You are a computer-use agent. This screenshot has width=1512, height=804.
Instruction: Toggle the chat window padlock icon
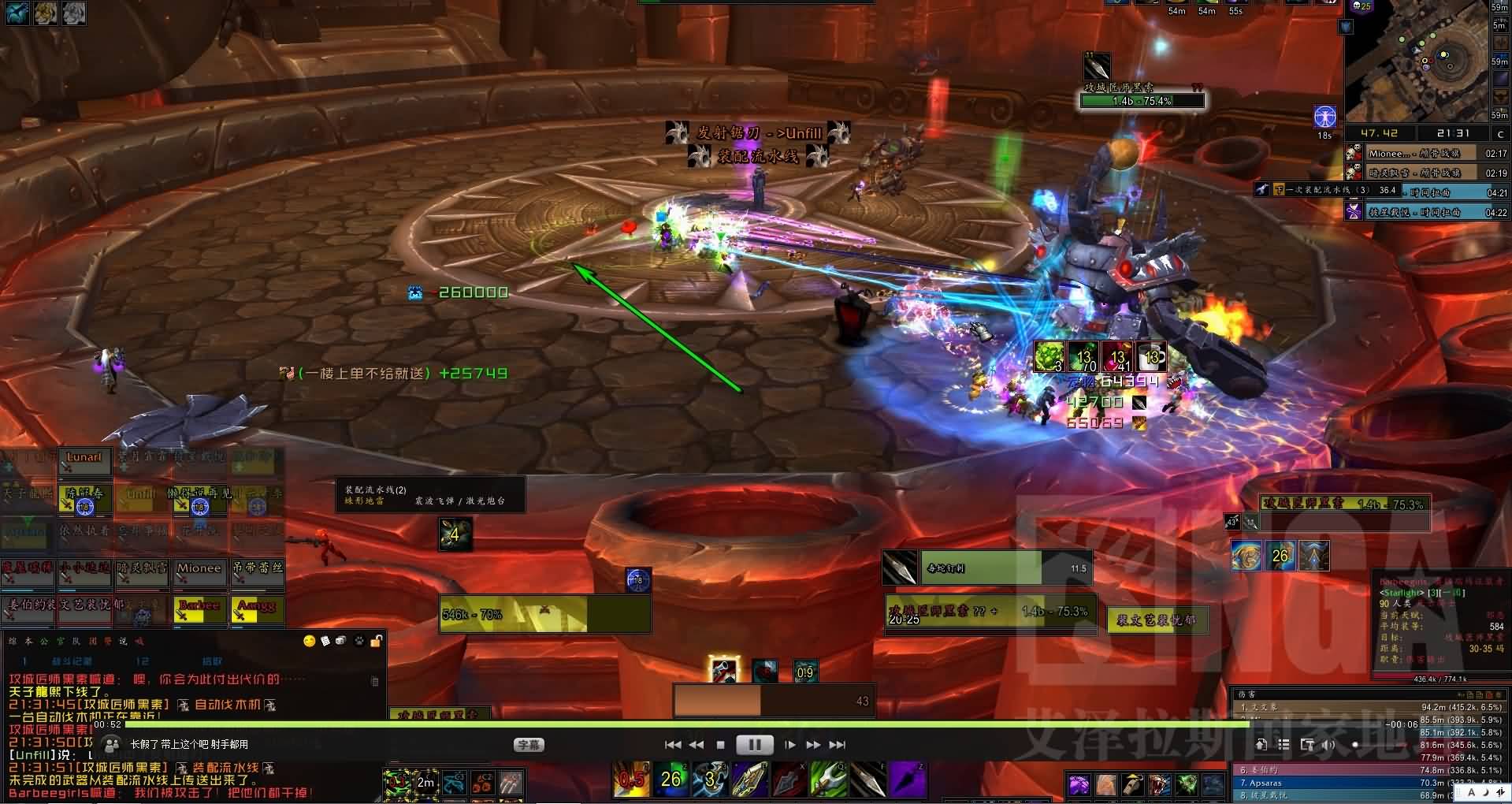click(x=377, y=642)
